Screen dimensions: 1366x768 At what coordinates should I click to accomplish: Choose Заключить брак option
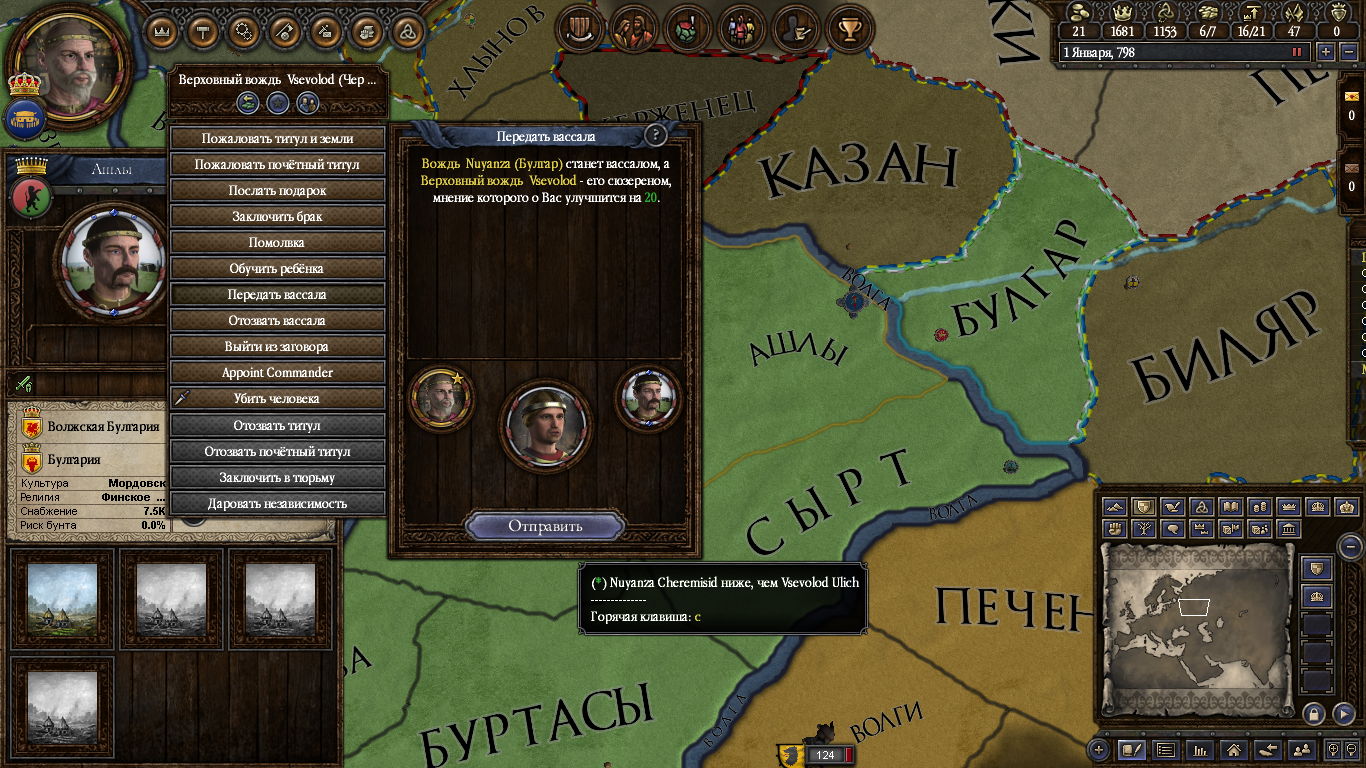tap(277, 216)
